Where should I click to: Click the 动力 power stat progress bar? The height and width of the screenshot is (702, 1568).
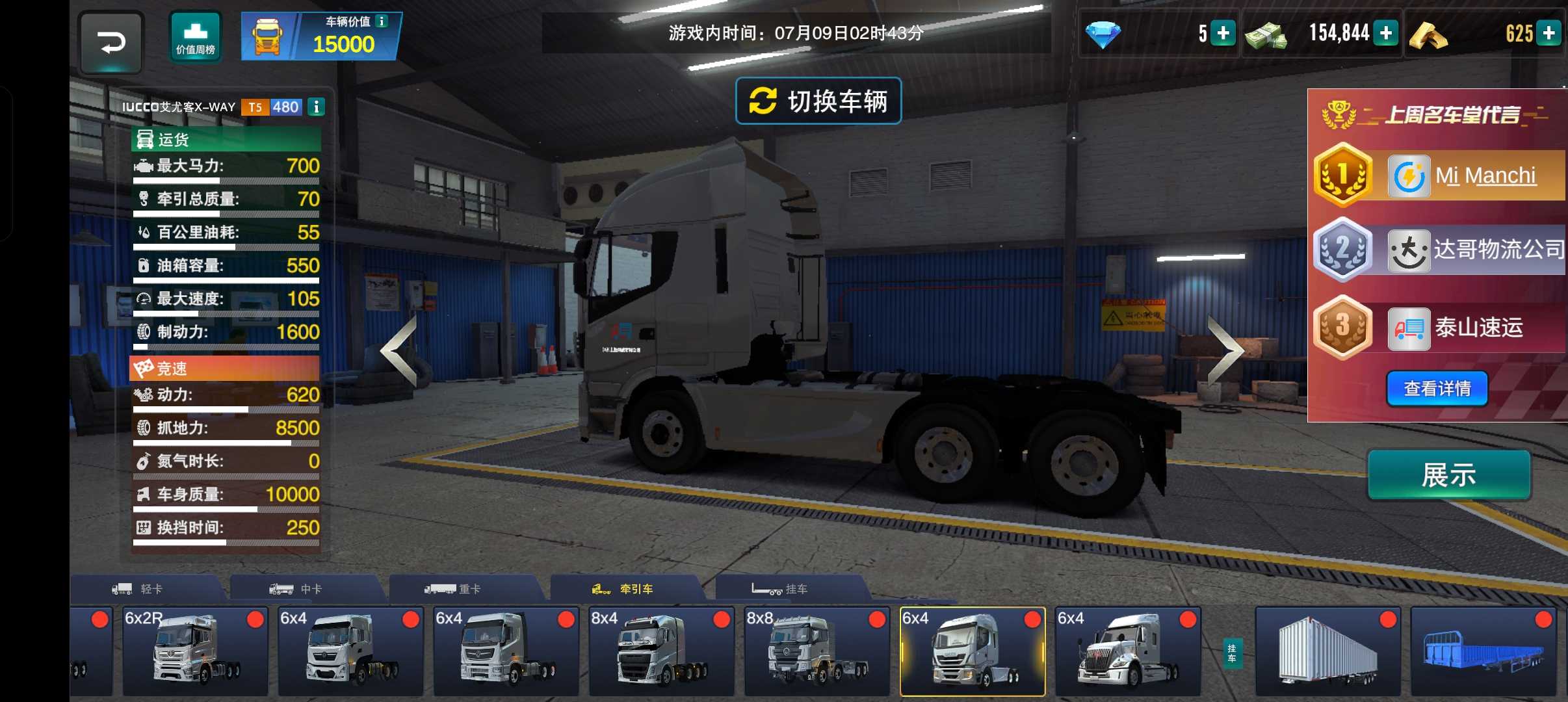[x=226, y=409]
